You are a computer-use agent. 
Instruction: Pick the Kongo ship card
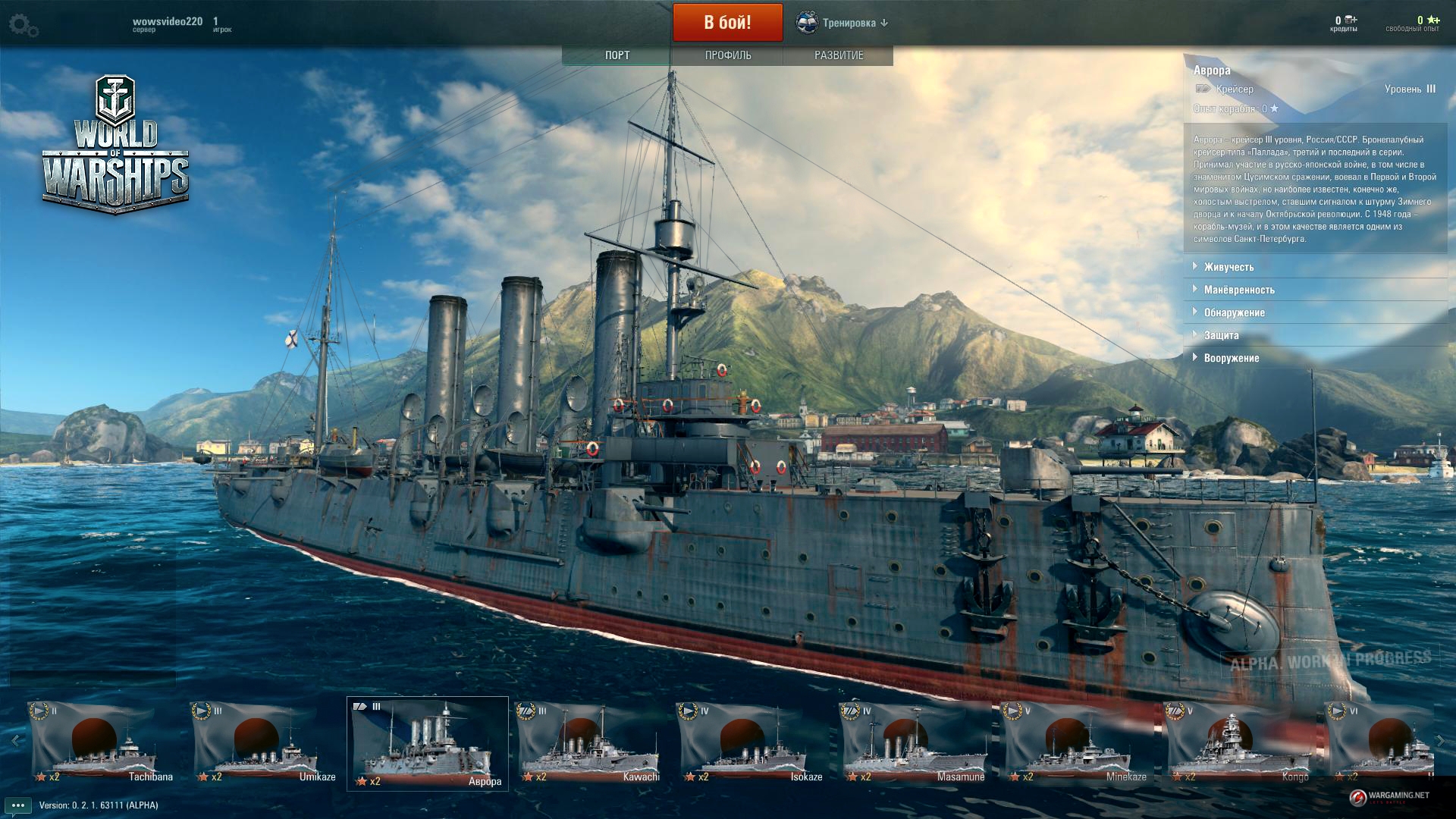tap(1238, 743)
